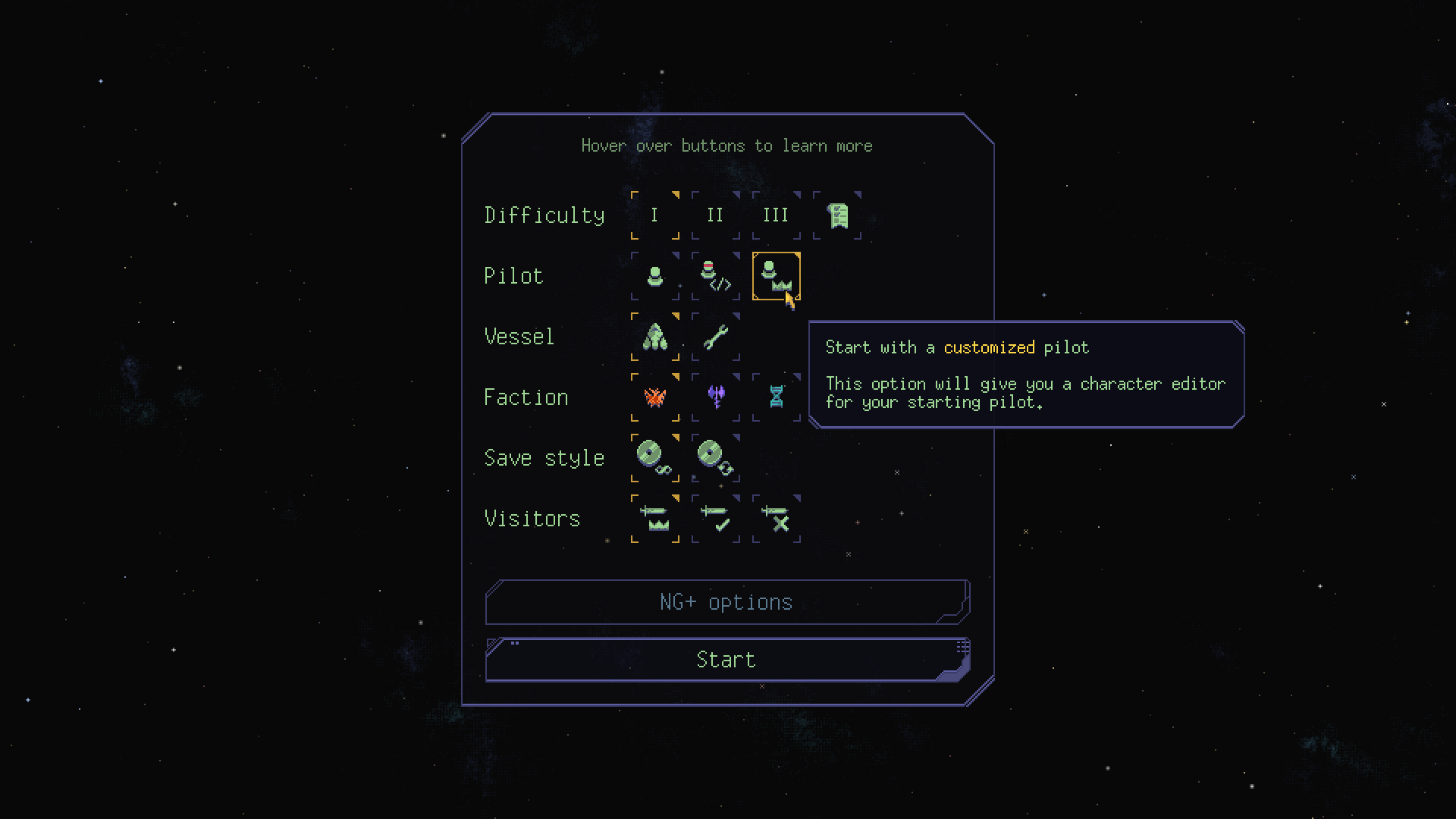The height and width of the screenshot is (819, 1456).
Task: Select the disk with infinity save style
Action: tap(654, 458)
